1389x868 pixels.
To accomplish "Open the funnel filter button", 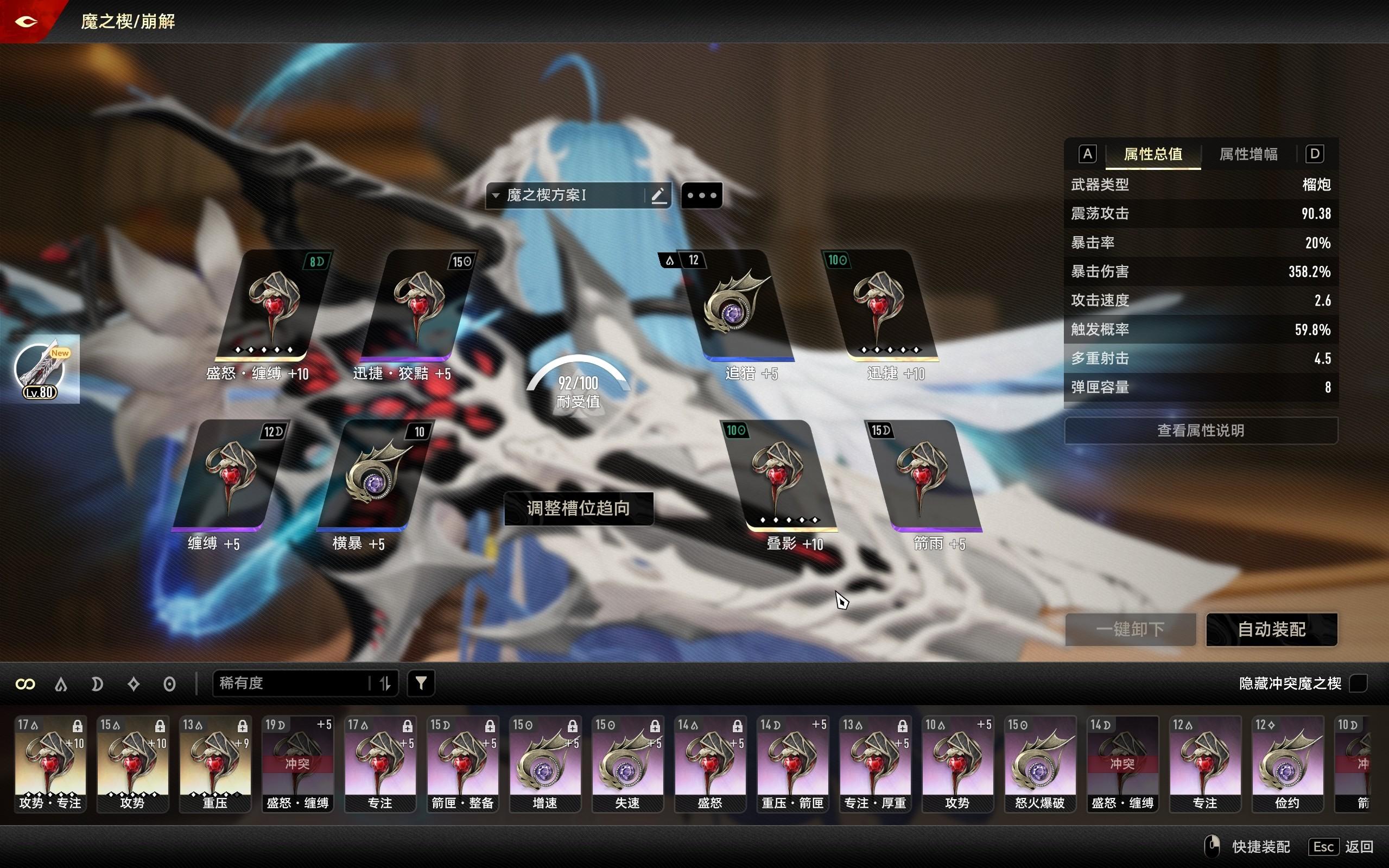I will pos(421,683).
